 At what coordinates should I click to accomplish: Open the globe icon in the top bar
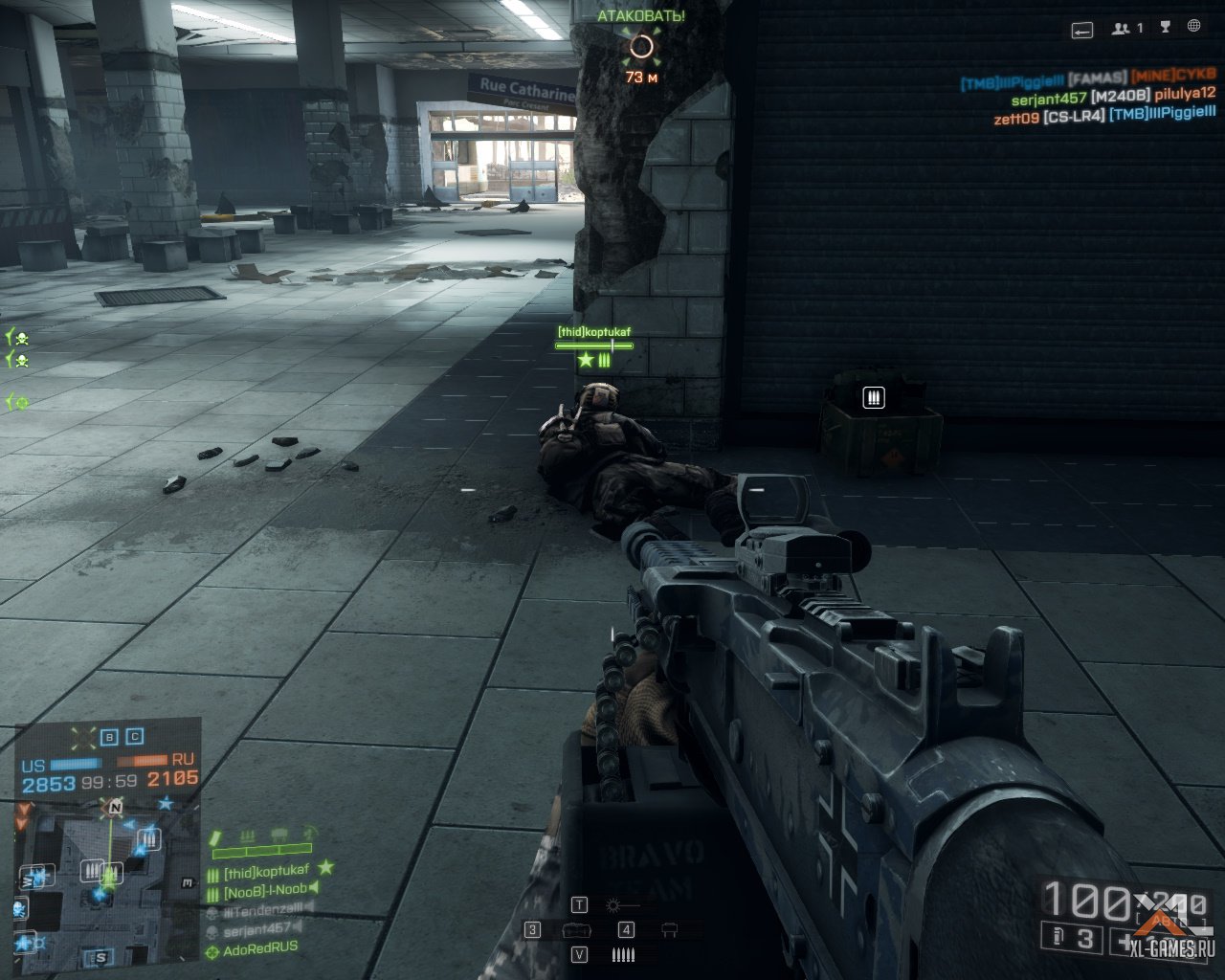click(1193, 28)
